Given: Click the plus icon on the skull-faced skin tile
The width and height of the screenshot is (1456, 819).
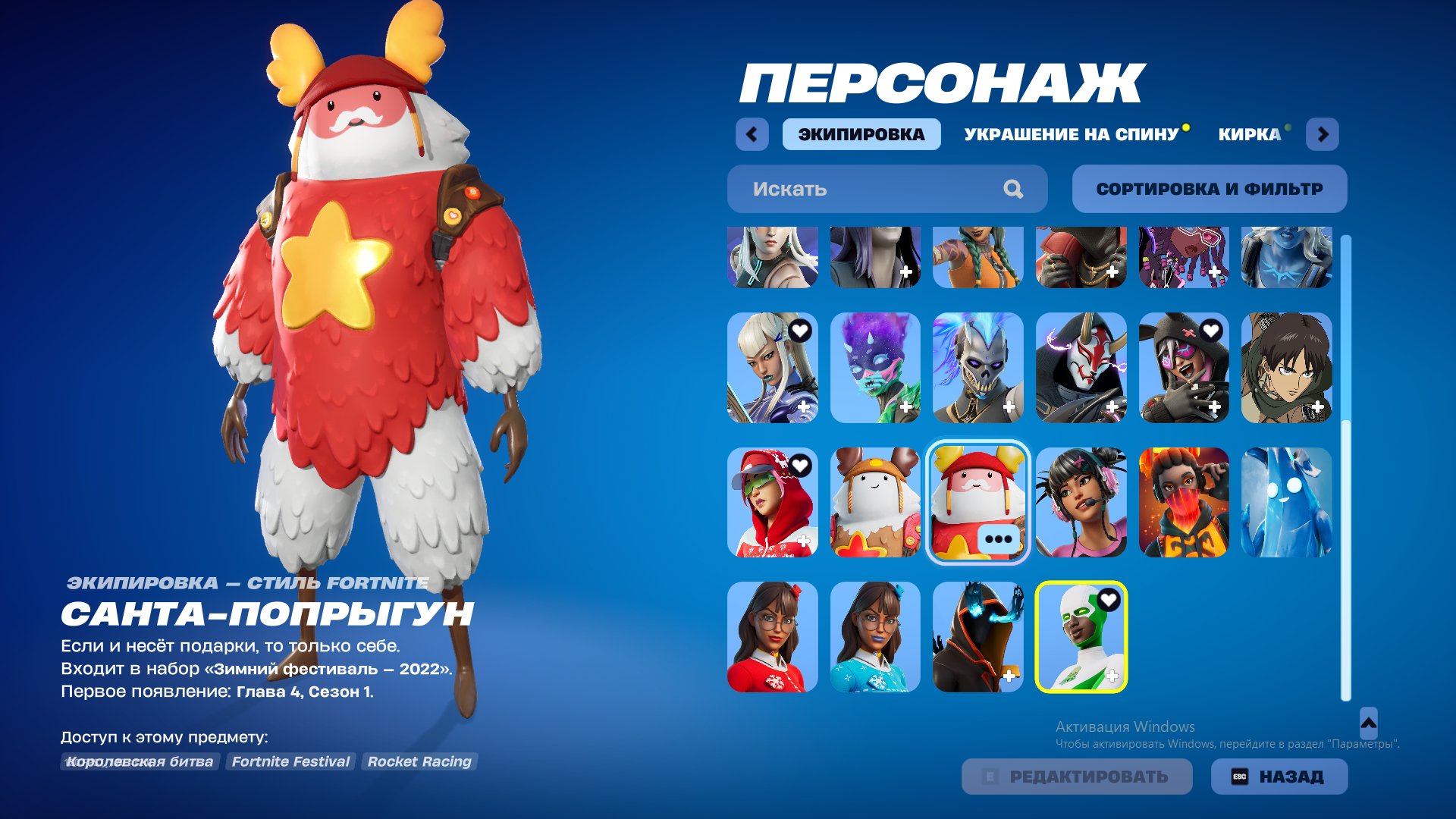Looking at the screenshot, I should (1009, 405).
